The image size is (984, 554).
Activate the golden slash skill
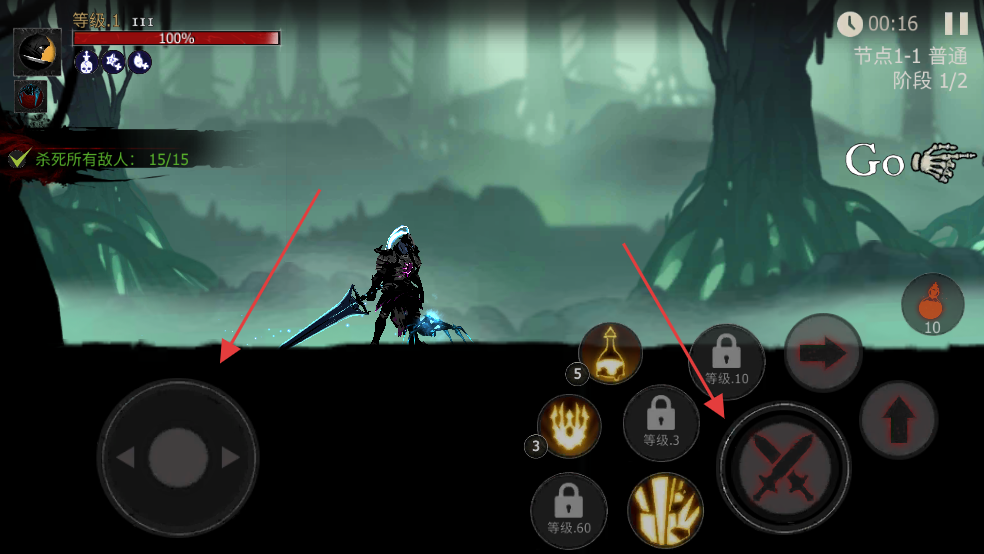pyautogui.click(x=665, y=510)
